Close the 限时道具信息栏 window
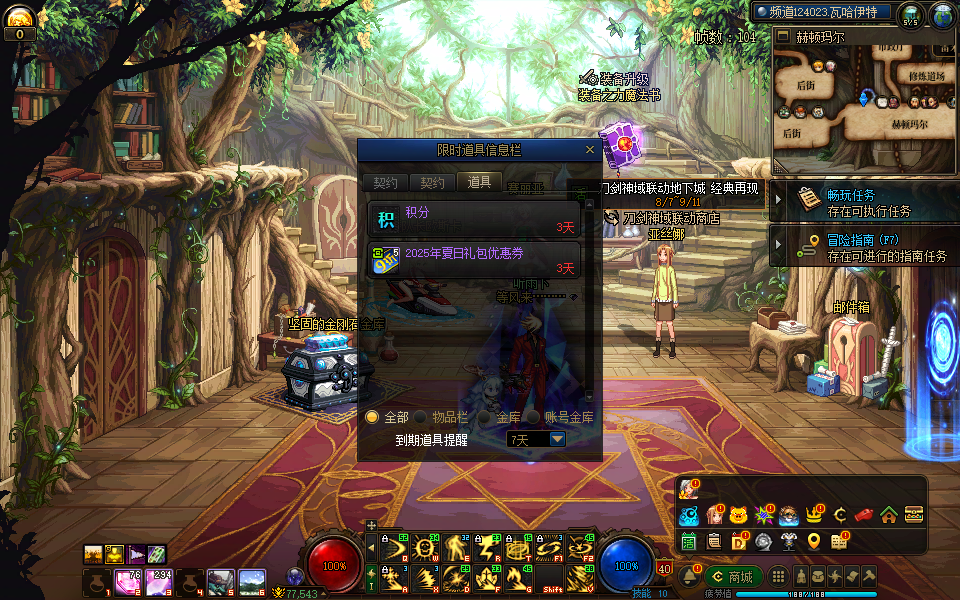This screenshot has width=960, height=600. click(x=590, y=150)
